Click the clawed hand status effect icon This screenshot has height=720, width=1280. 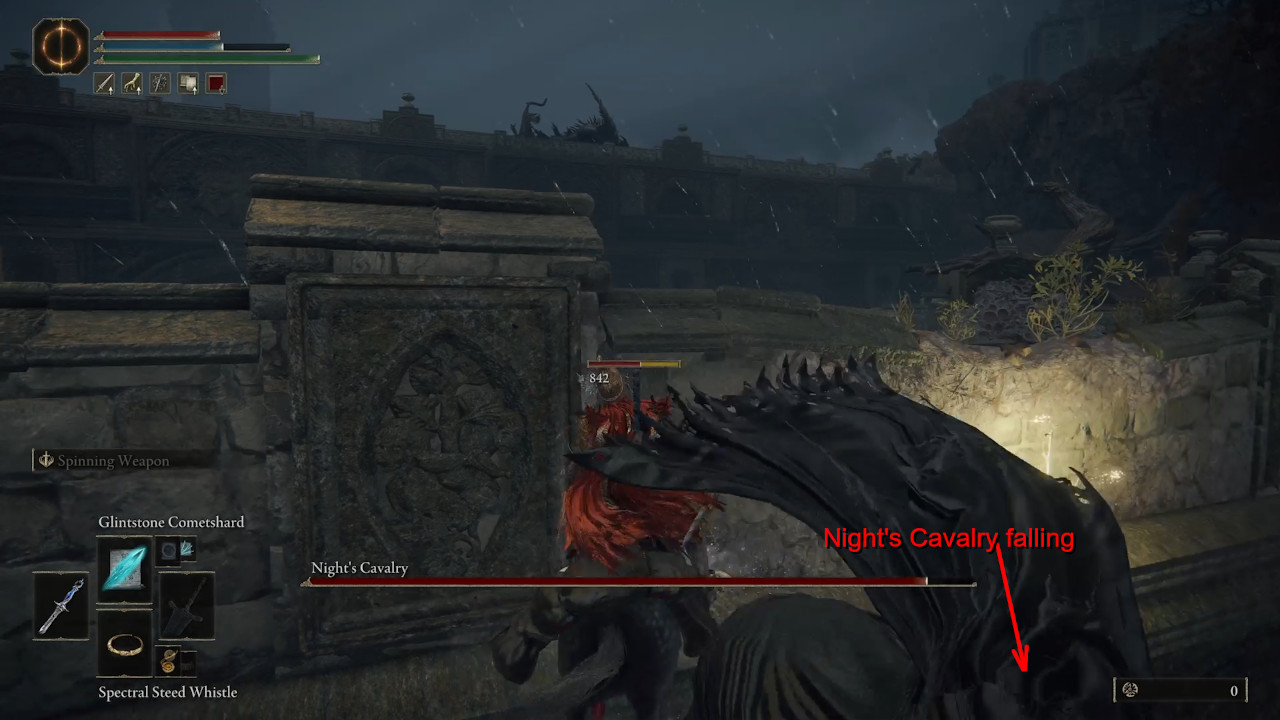click(131, 84)
